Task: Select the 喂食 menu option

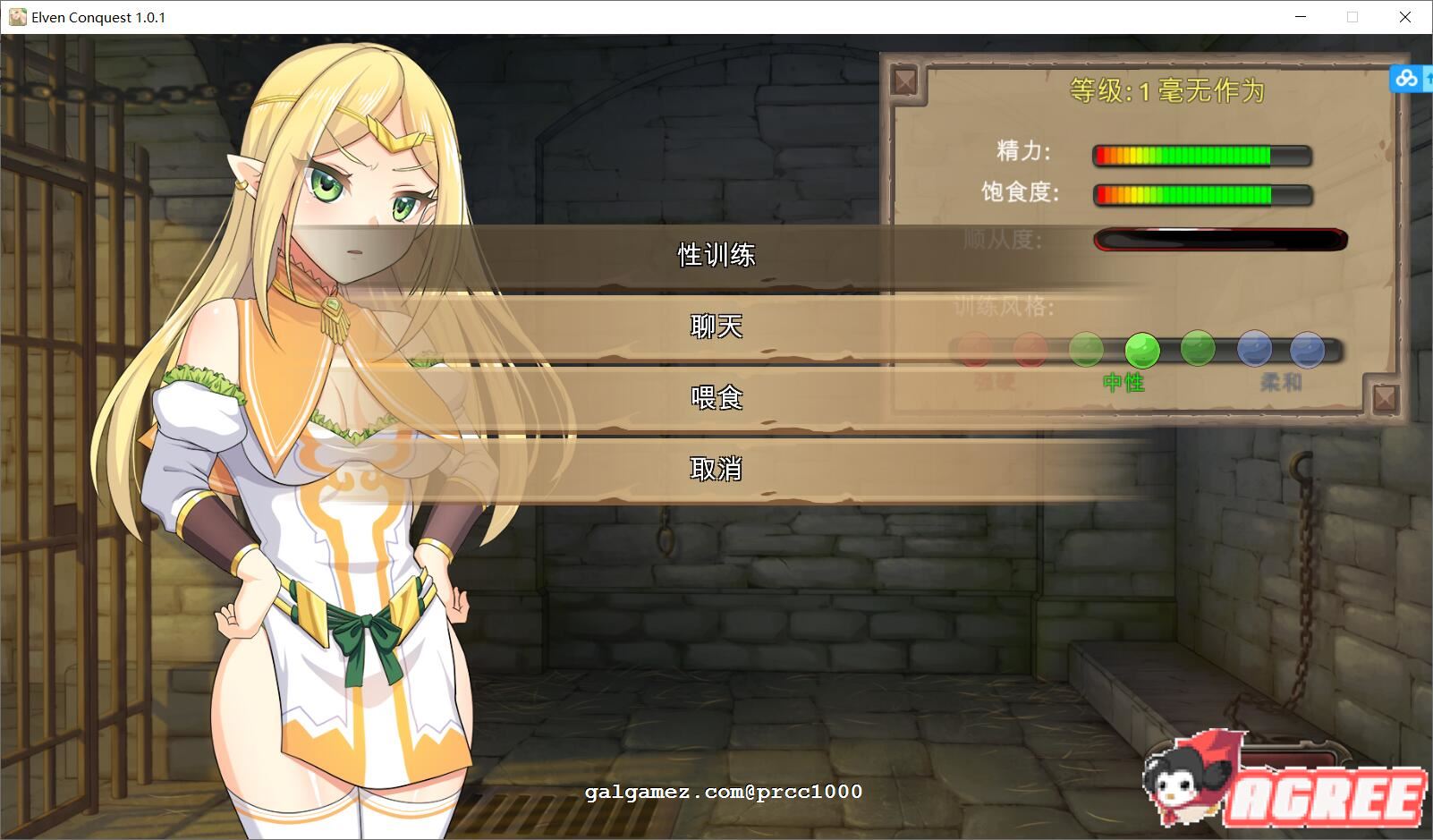Action: click(x=716, y=397)
